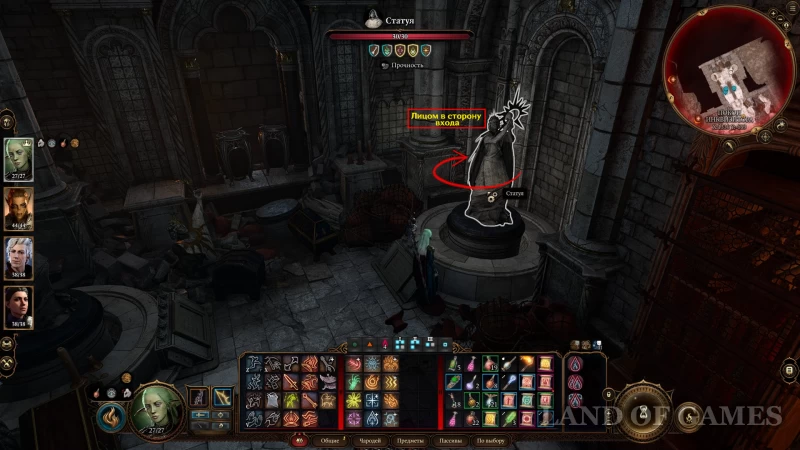Switch to the По выбору tab
This screenshot has width=800, height=450.
click(x=489, y=440)
